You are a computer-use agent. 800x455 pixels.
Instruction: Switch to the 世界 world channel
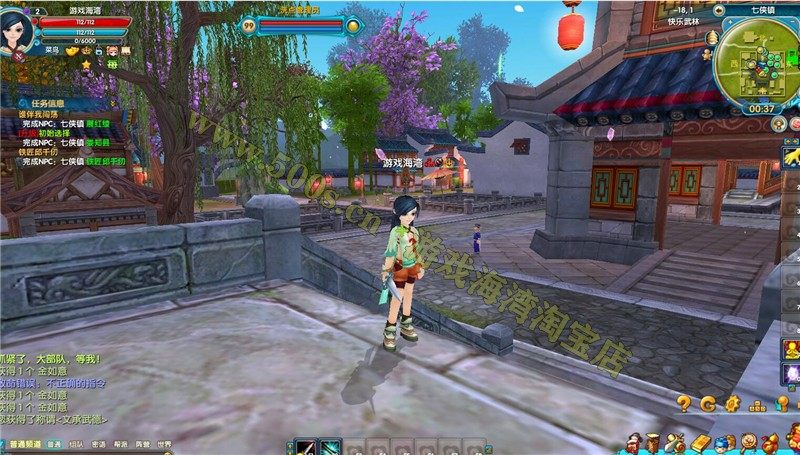coord(164,443)
